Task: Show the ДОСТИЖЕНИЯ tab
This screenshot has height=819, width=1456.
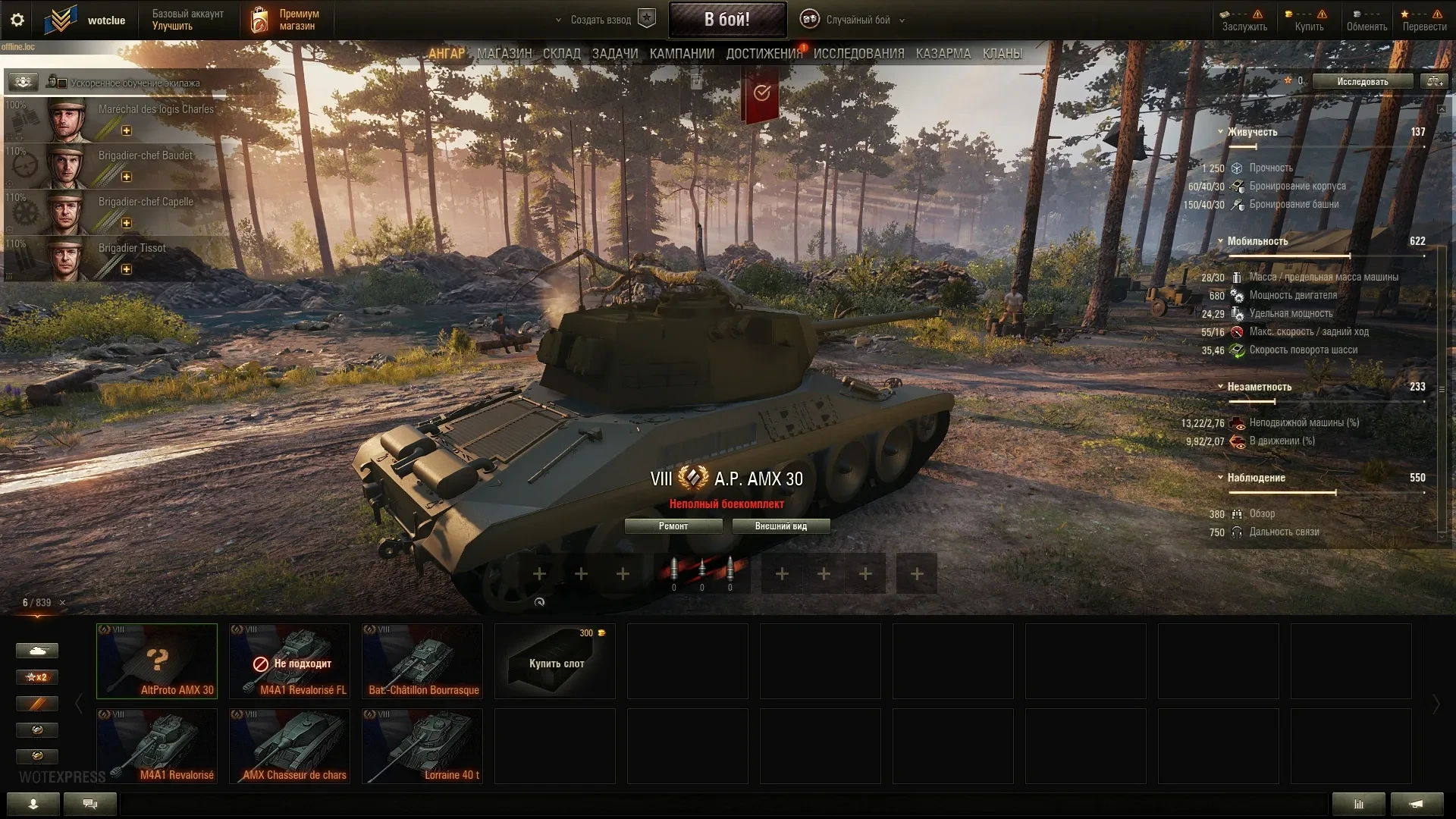Action: (764, 54)
